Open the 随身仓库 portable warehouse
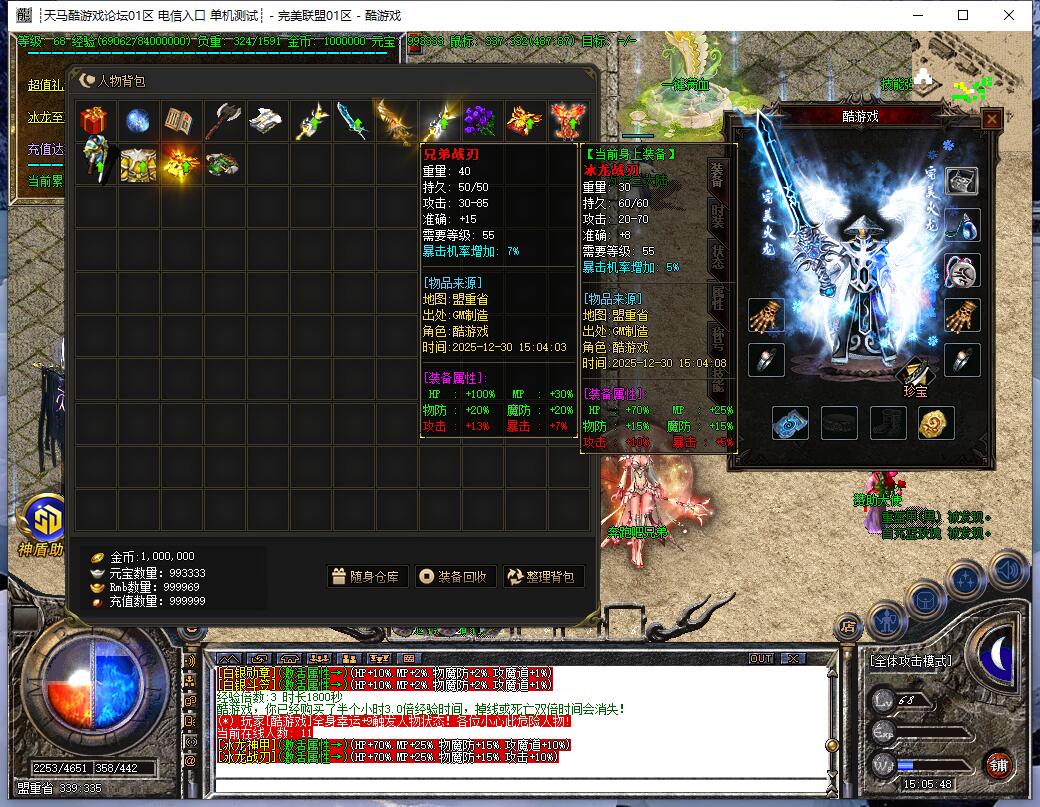The image size is (1040, 807). click(367, 576)
